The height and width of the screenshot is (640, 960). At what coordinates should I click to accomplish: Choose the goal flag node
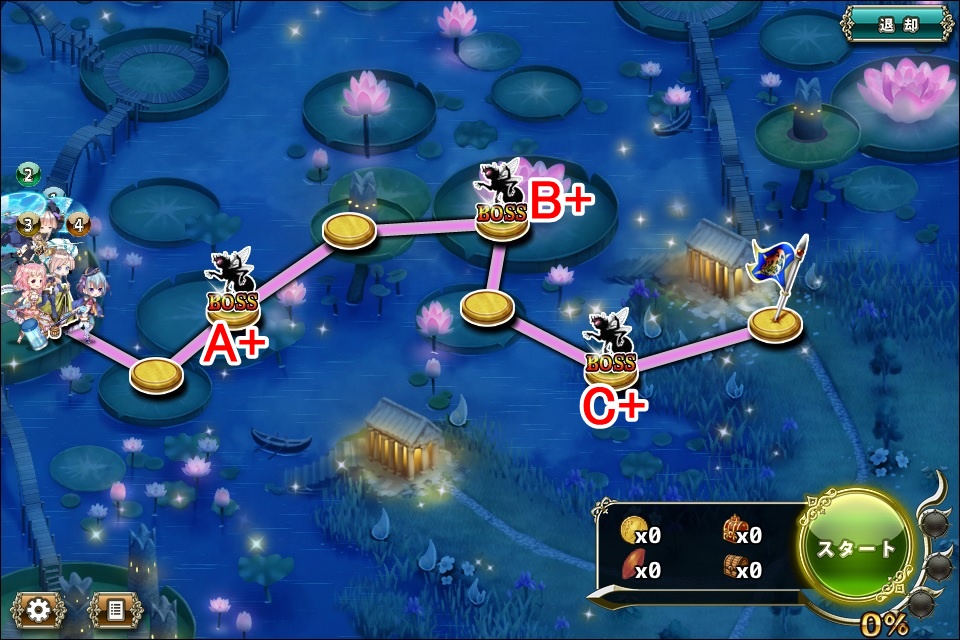coord(776,322)
